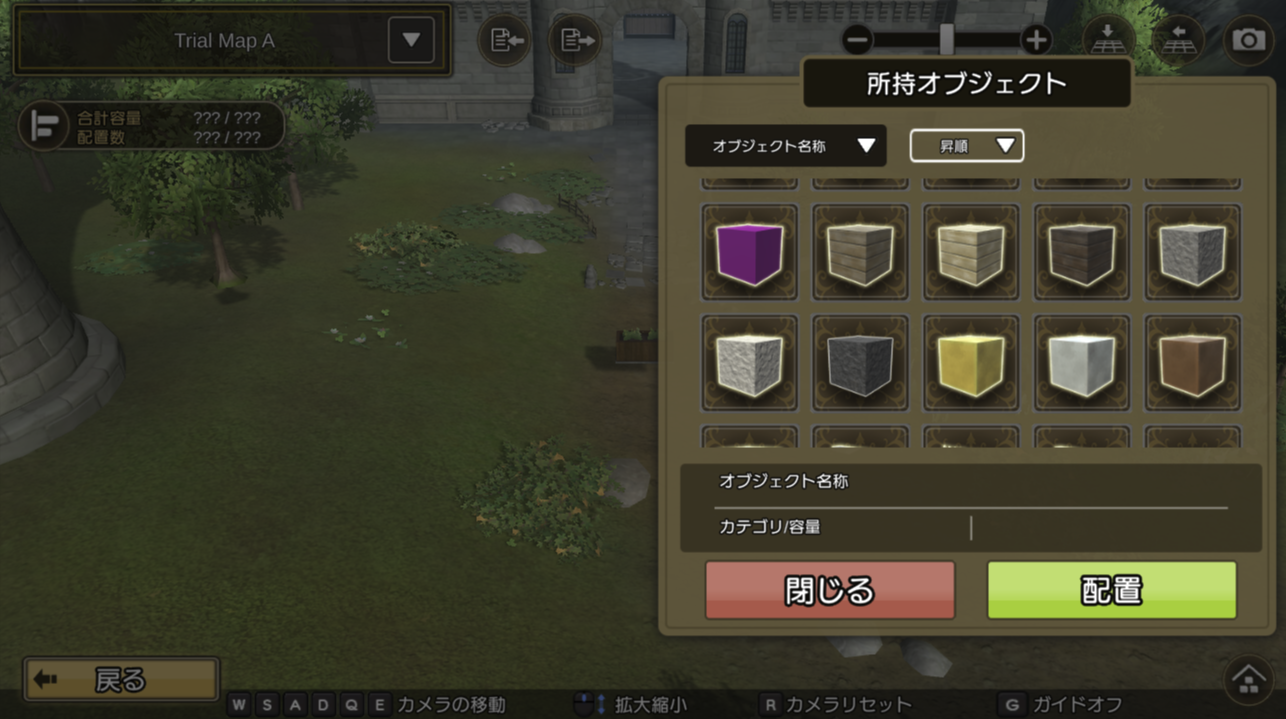This screenshot has height=719, width=1286.
Task: Click the zoom-in plus button
Action: click(x=1036, y=40)
